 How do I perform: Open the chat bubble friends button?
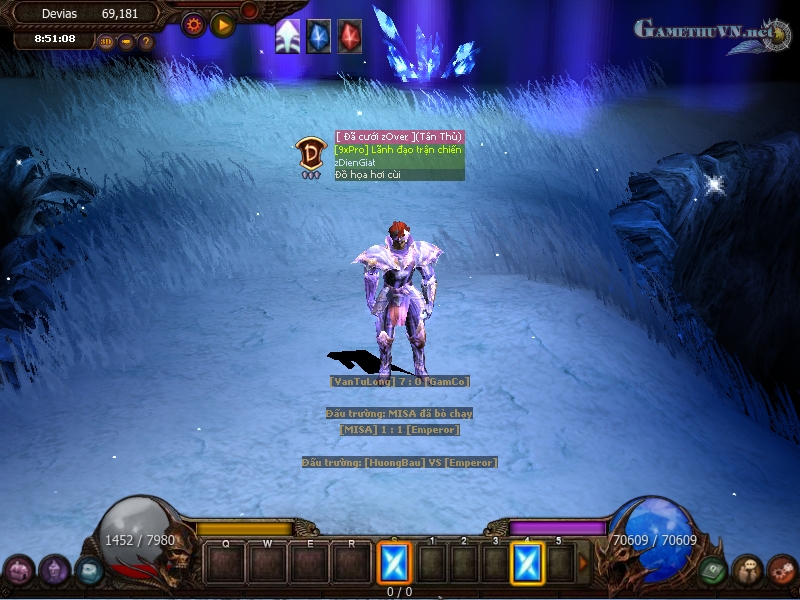747,571
